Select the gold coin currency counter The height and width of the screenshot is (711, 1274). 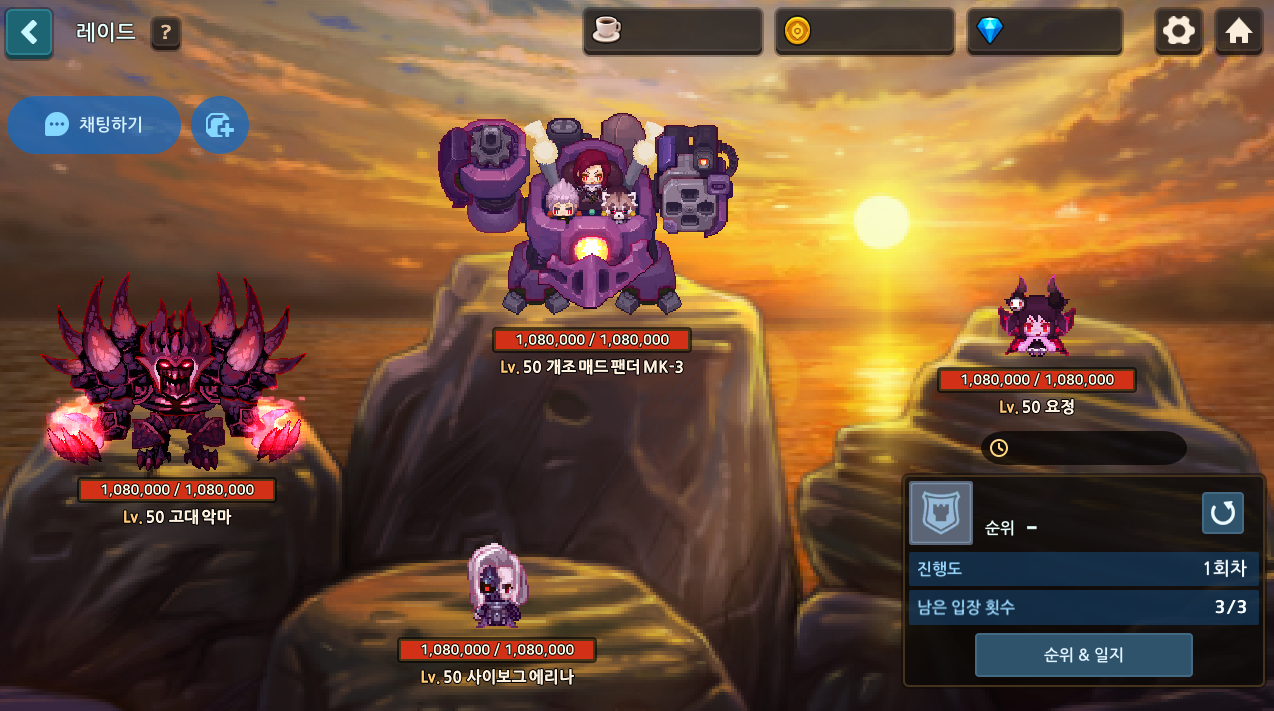(x=864, y=31)
